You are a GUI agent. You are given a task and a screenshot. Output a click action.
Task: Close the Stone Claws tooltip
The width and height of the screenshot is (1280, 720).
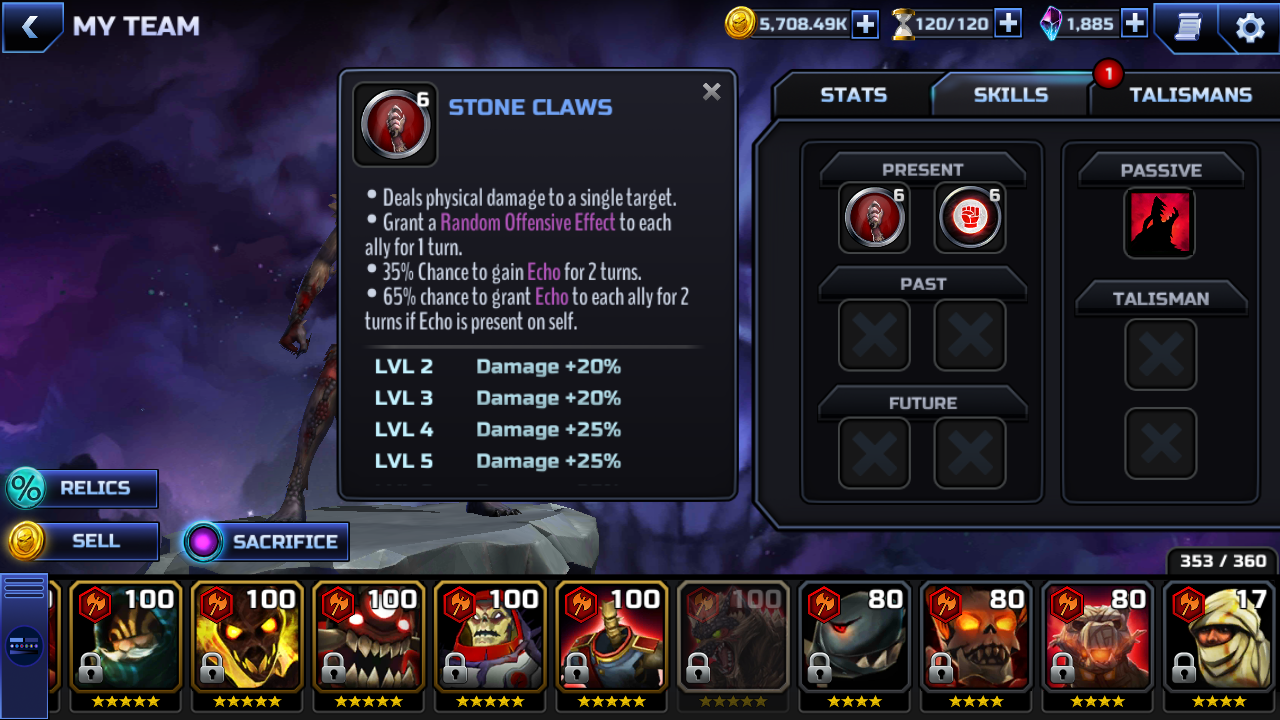click(x=711, y=92)
